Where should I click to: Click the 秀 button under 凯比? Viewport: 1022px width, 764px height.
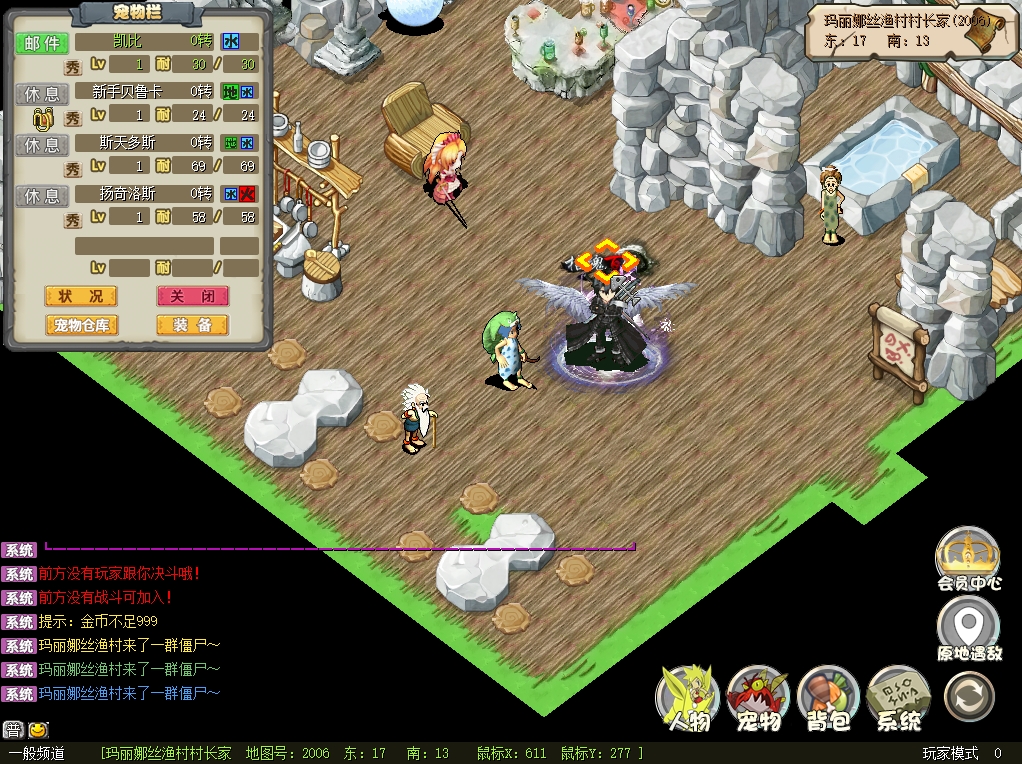73,67
